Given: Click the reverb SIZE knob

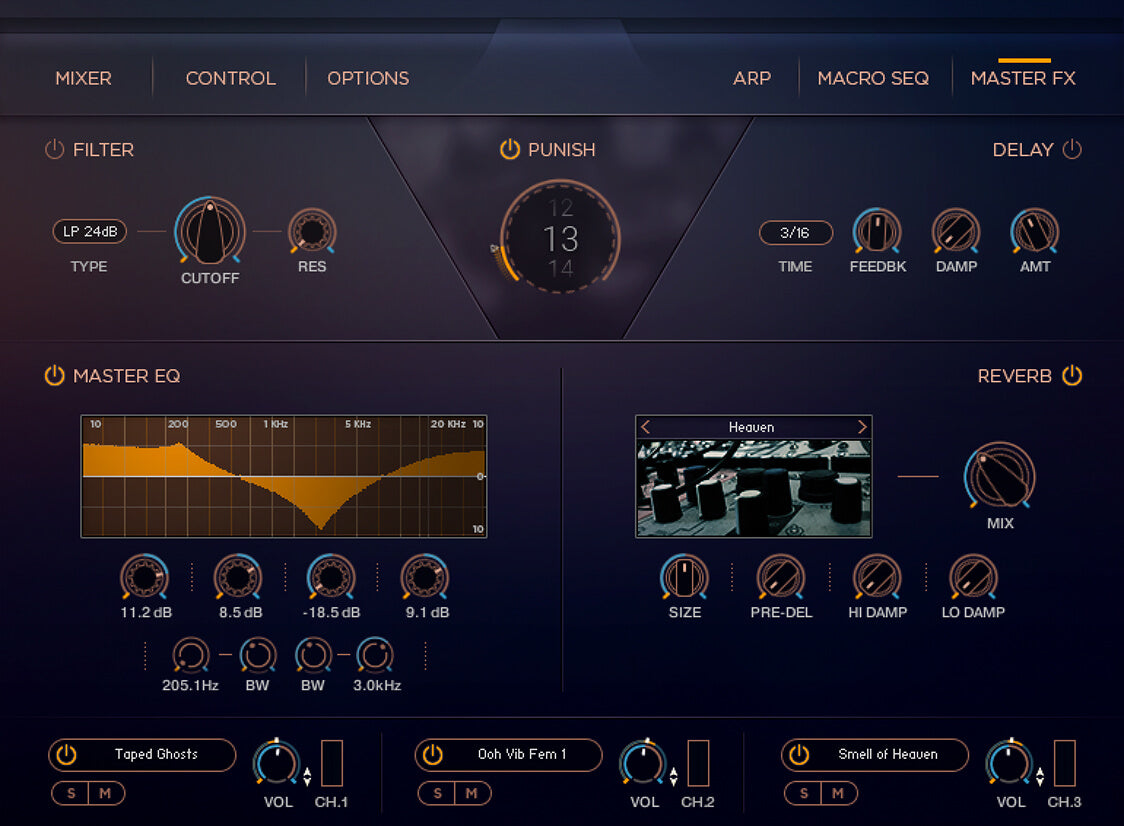Looking at the screenshot, I should [x=685, y=577].
